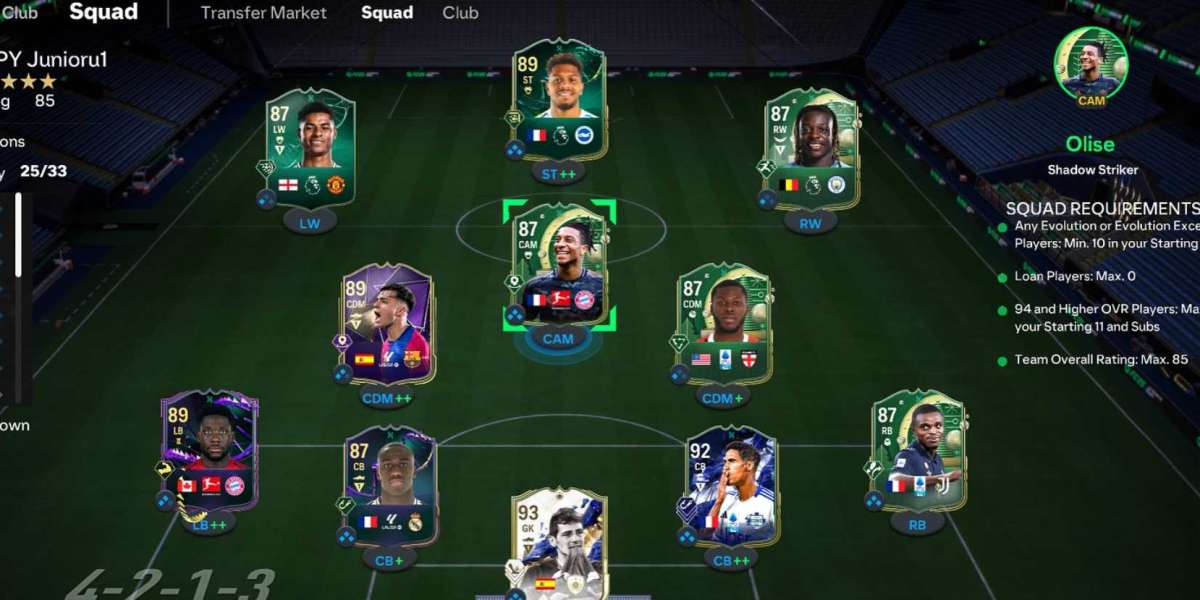Select the 89 LB Bayern Munich card
The height and width of the screenshot is (600, 1200).
pyautogui.click(x=210, y=450)
